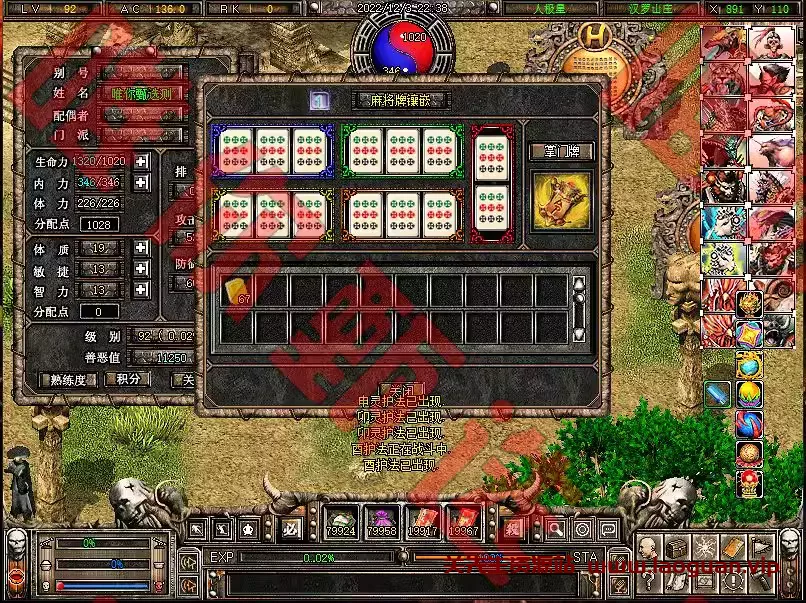Close the mahjong tile inlay window
This screenshot has width=806, height=603.
pyautogui.click(x=402, y=389)
